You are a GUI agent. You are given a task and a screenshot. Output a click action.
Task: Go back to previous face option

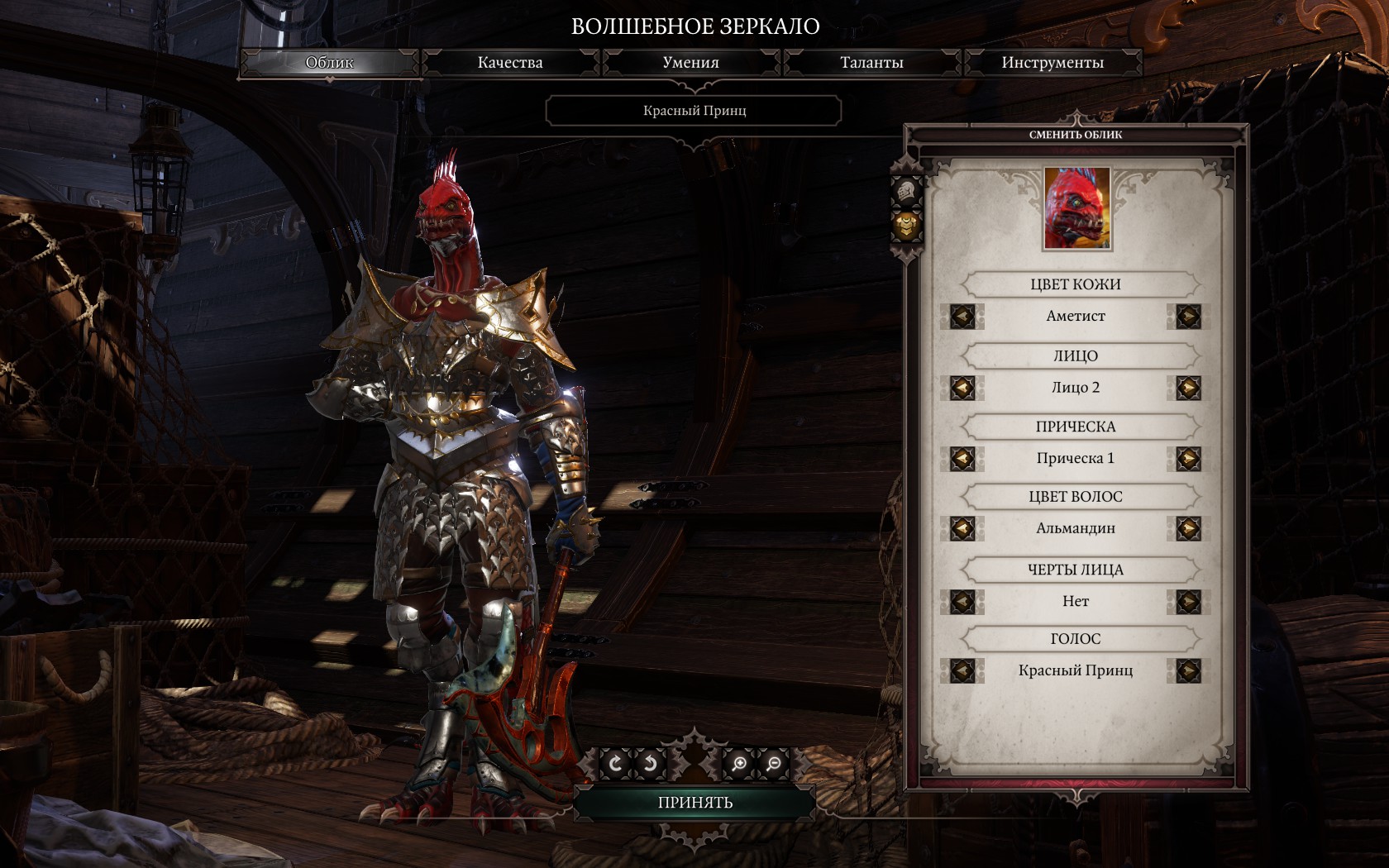(962, 388)
